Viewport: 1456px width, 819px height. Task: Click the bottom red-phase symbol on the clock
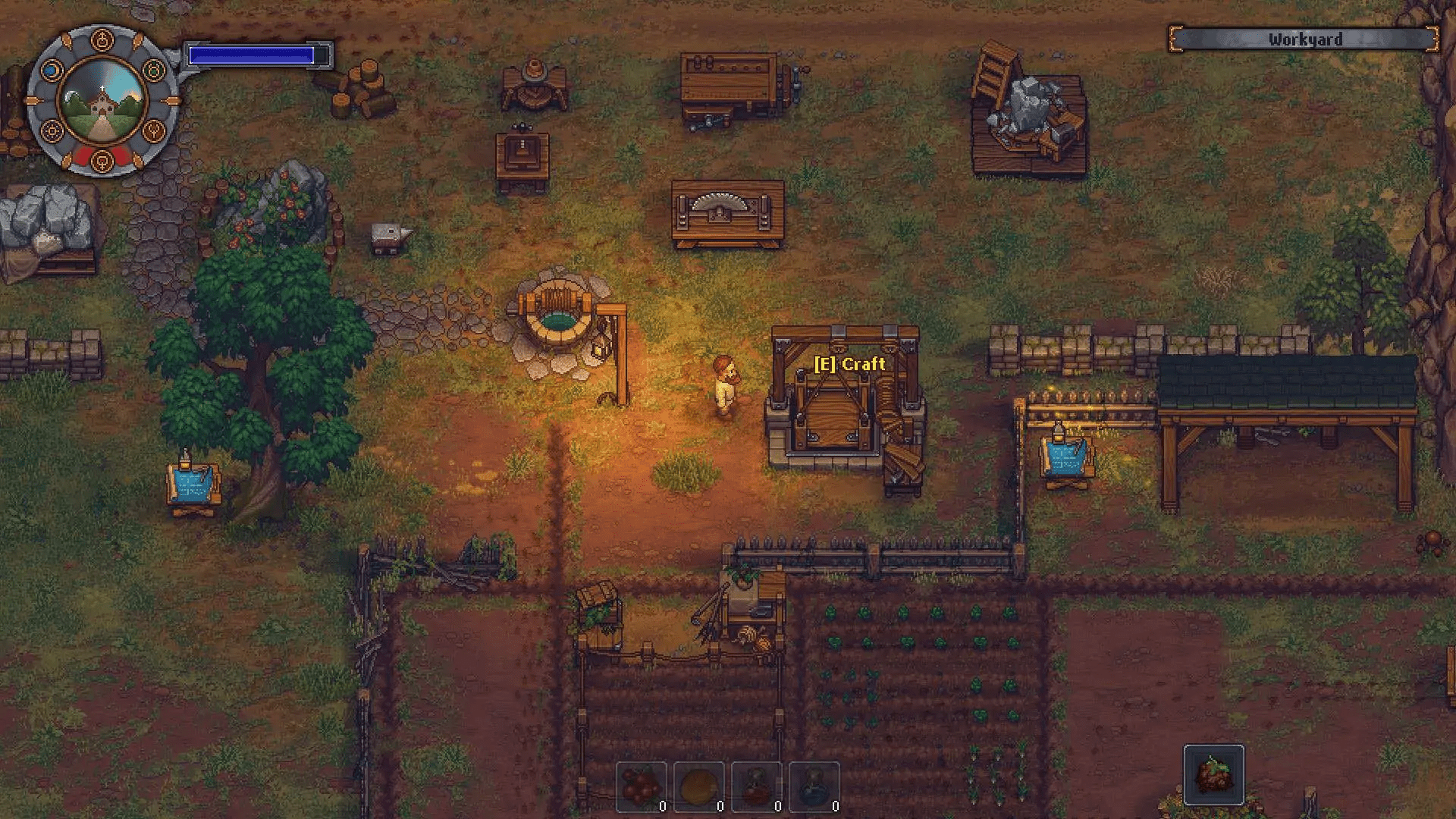pyautogui.click(x=102, y=162)
